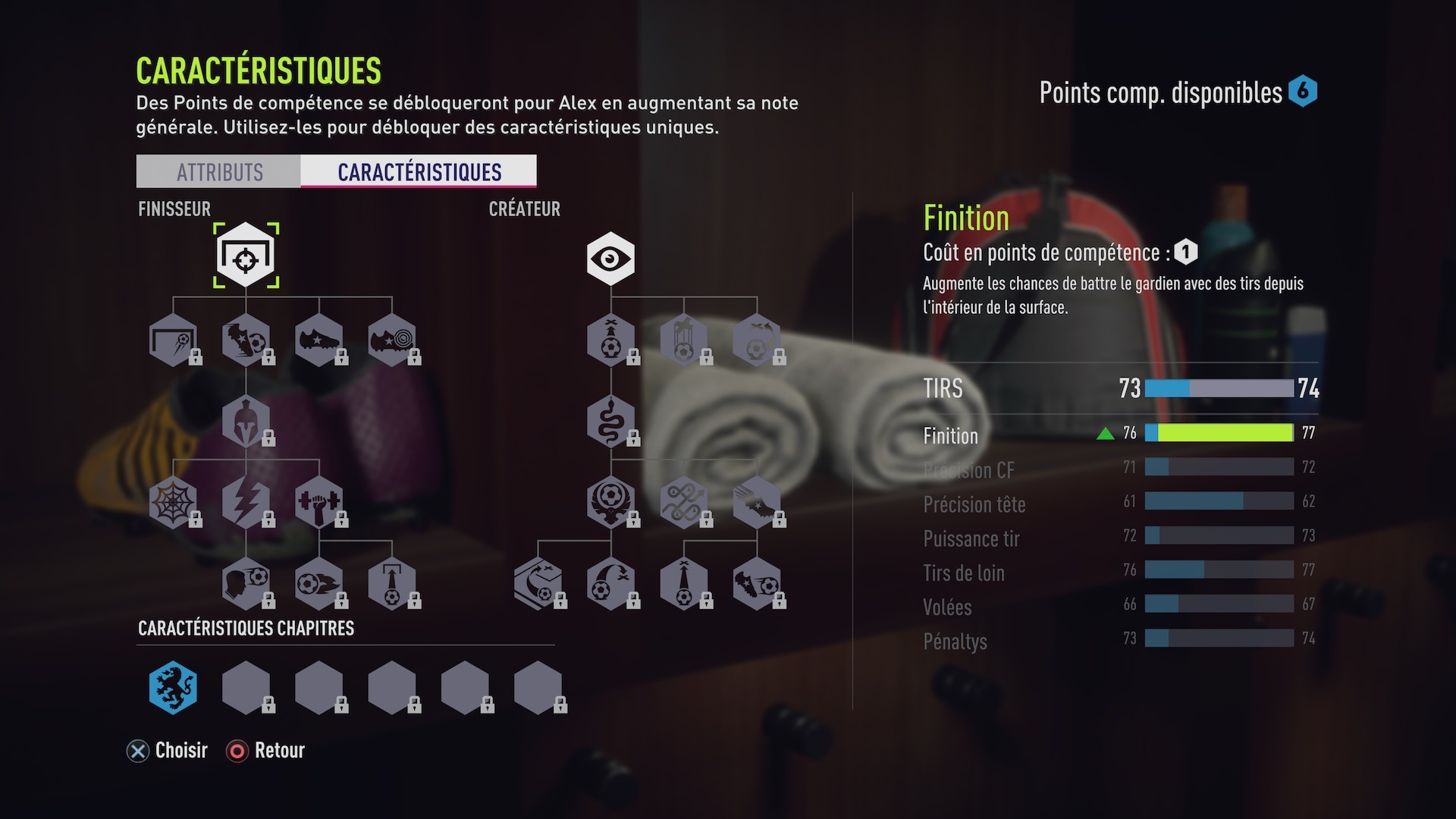This screenshot has height=819, width=1456.
Task: Select the blue lion chapter trait
Action: pos(173,688)
